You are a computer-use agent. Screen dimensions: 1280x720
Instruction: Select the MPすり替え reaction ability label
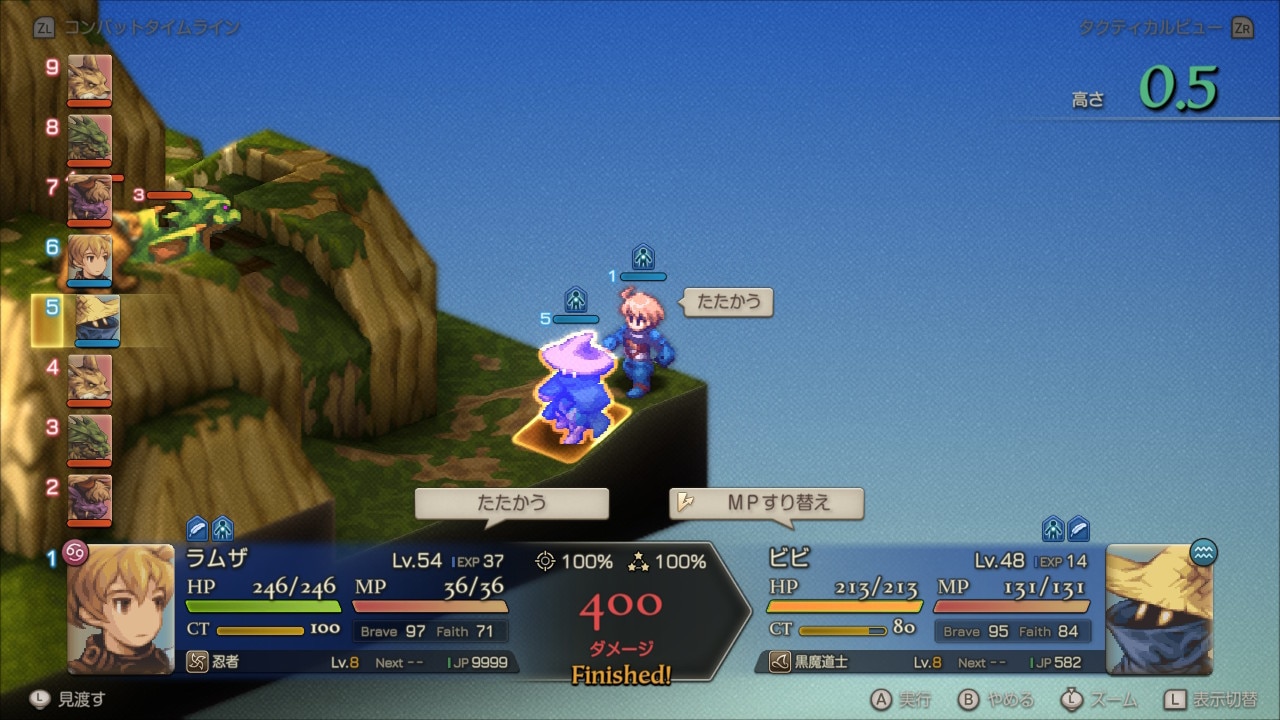(x=766, y=503)
